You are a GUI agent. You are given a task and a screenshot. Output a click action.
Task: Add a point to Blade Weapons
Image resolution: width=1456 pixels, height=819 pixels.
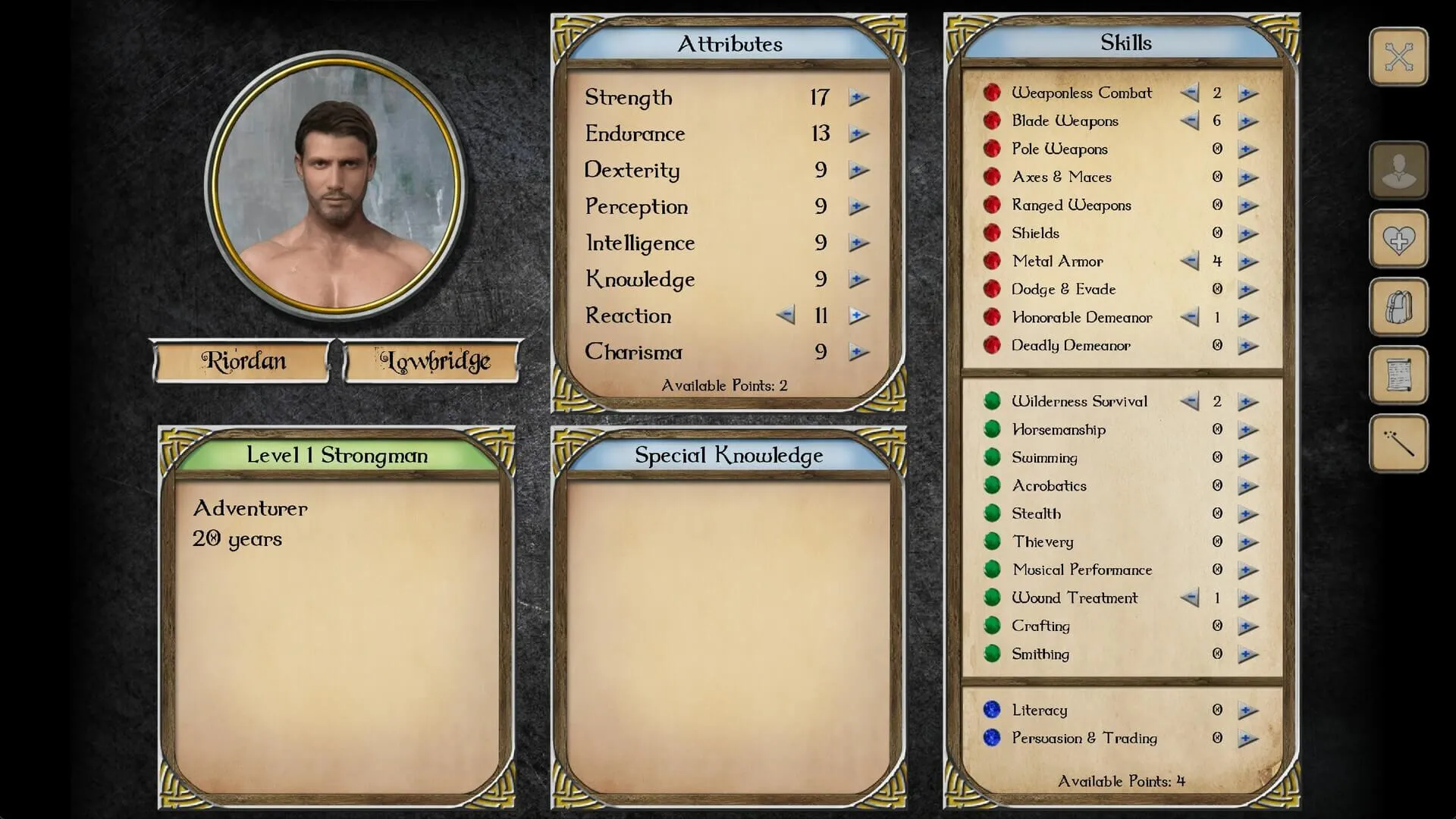tap(1247, 121)
